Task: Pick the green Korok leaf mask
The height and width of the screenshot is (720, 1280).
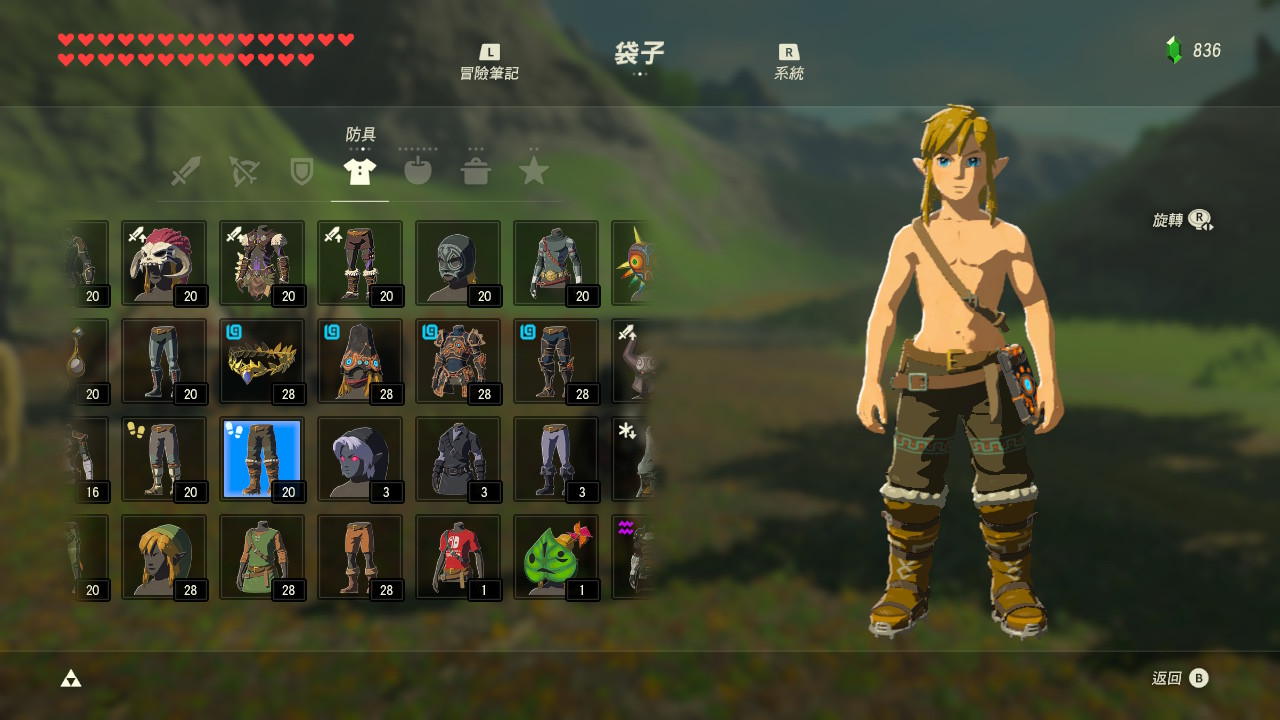Action: [556, 557]
